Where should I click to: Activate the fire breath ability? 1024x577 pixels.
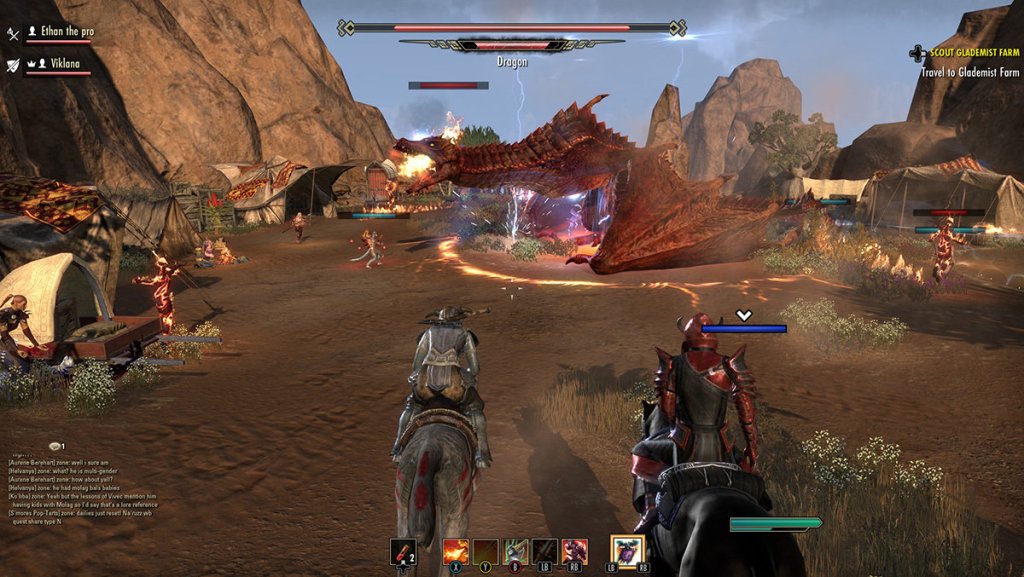click(x=456, y=551)
